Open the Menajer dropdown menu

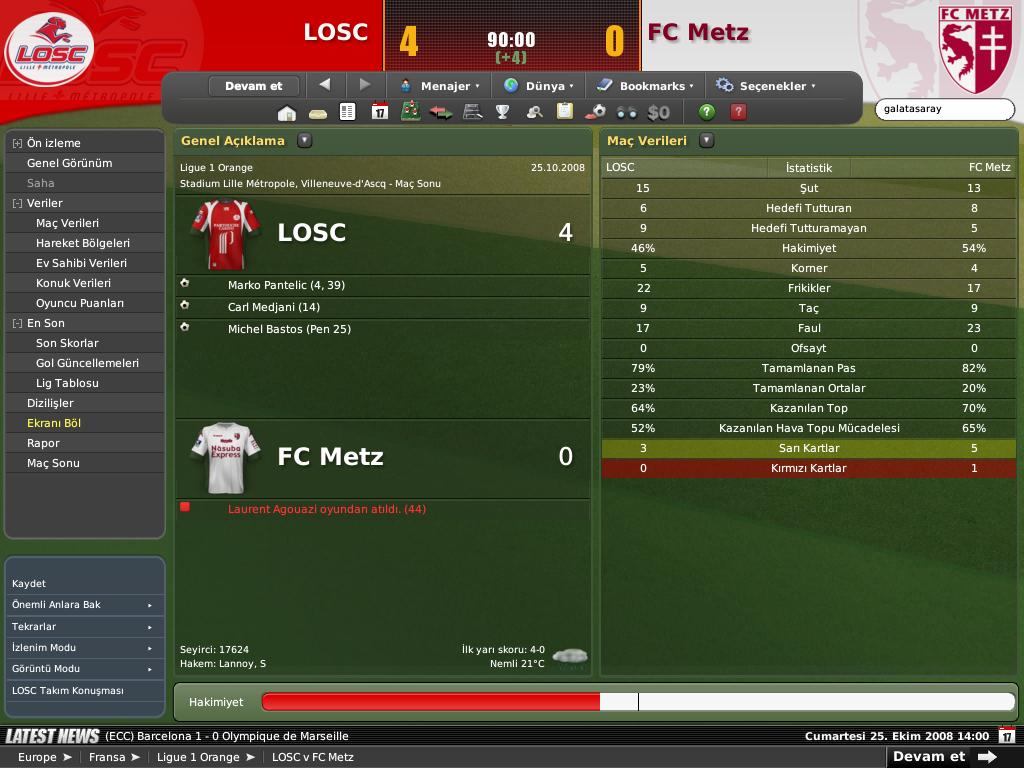point(440,86)
